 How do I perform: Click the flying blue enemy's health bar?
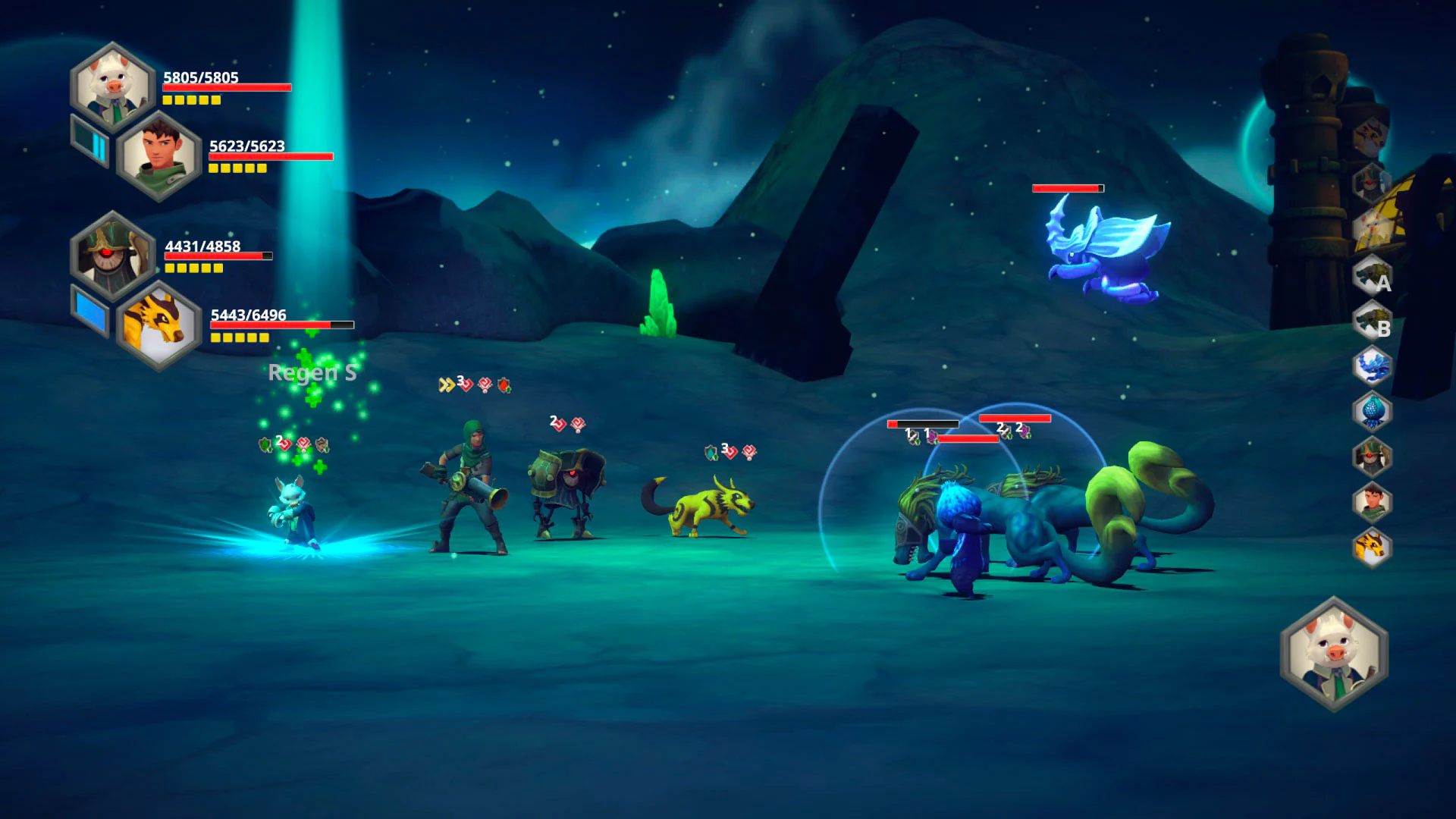(x=1068, y=187)
